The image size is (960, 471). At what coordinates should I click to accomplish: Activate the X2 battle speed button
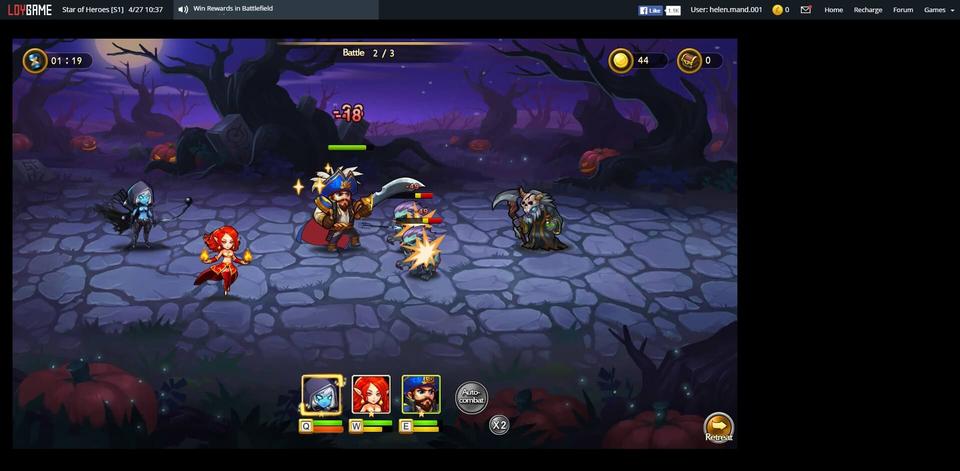[x=499, y=425]
